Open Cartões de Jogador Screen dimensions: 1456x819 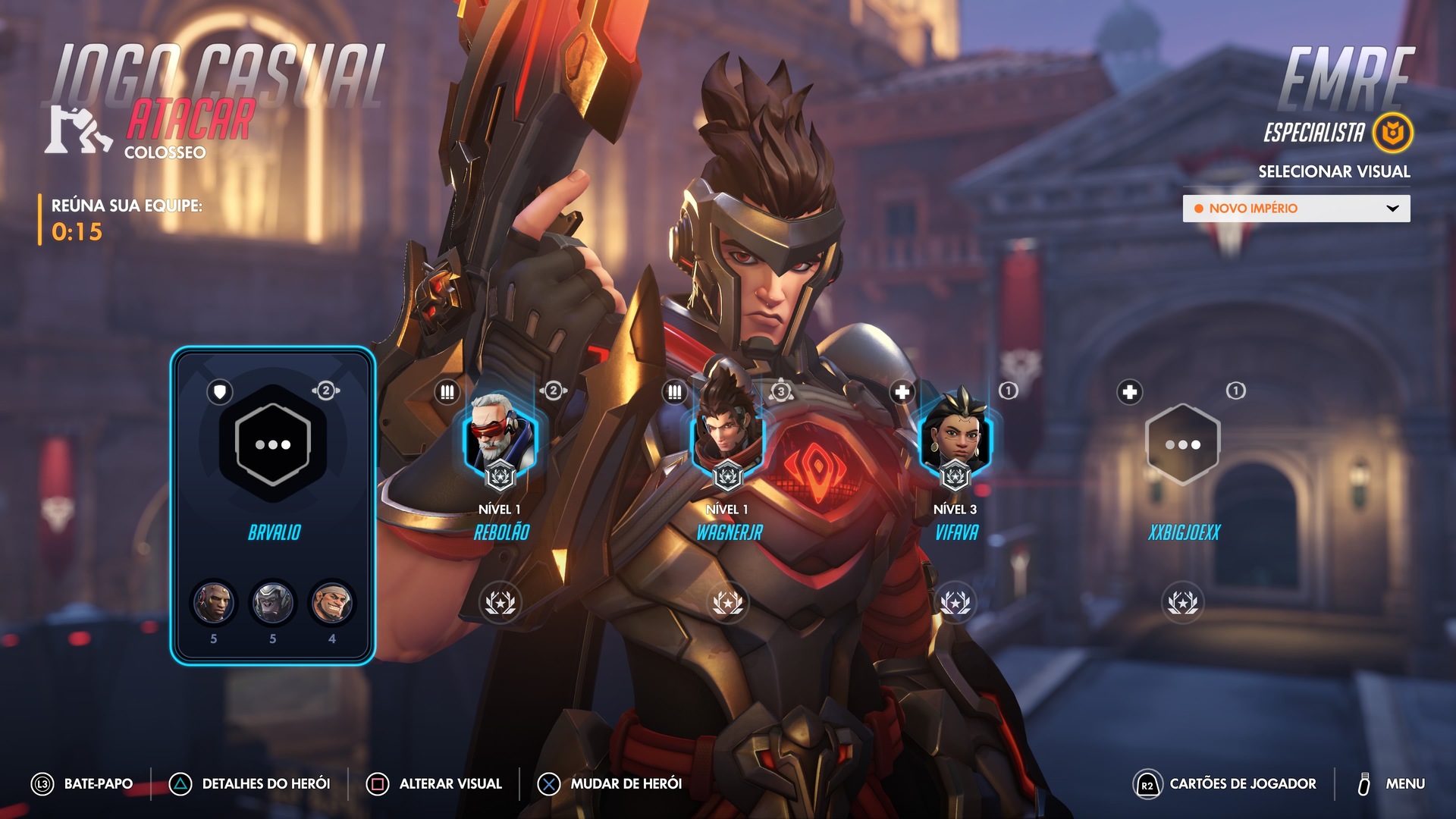point(1225,784)
